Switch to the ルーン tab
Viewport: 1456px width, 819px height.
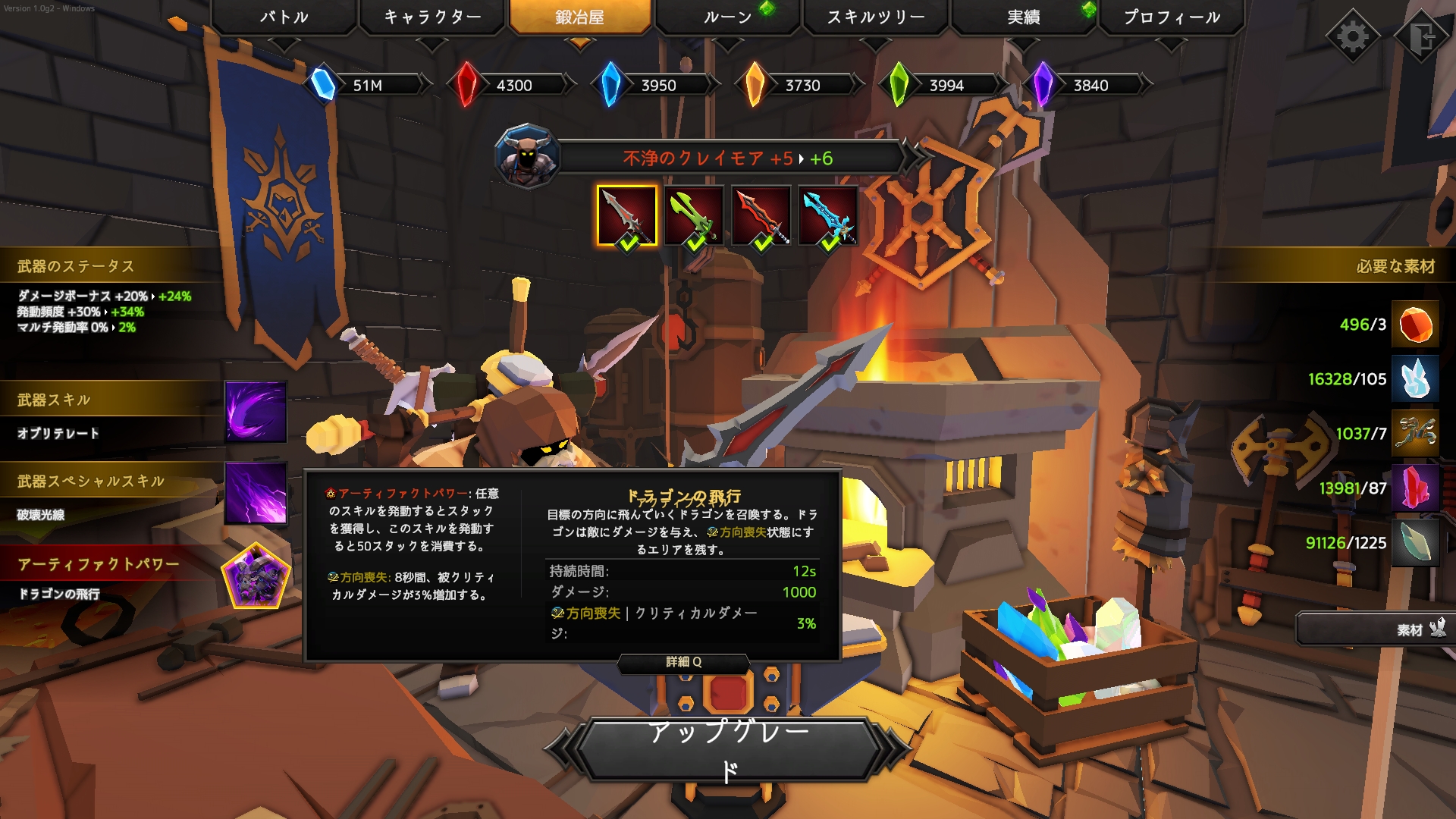(x=726, y=15)
